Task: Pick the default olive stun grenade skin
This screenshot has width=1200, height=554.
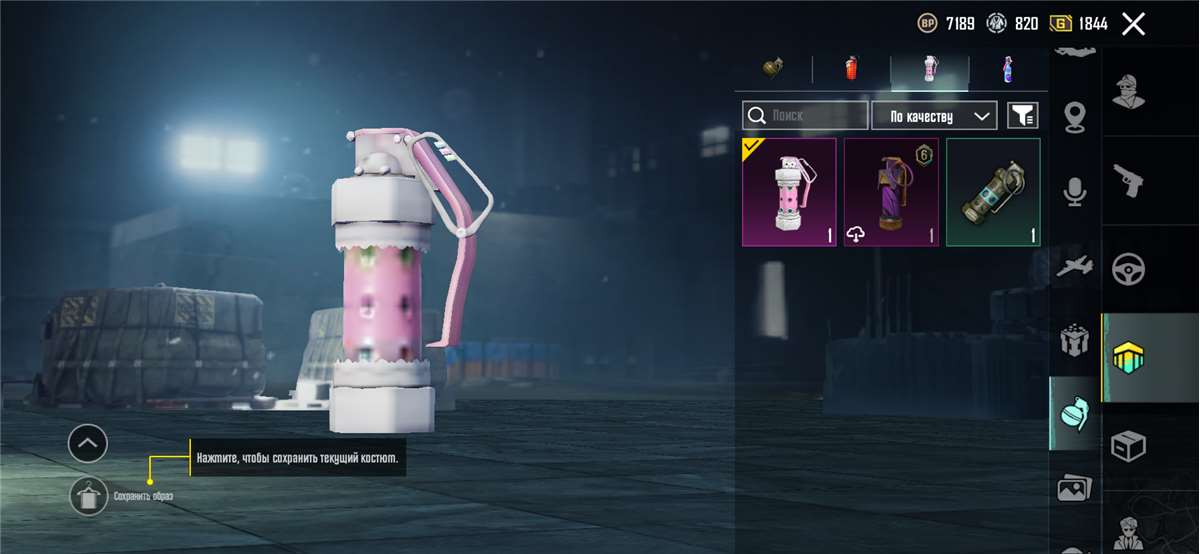Action: click(993, 192)
